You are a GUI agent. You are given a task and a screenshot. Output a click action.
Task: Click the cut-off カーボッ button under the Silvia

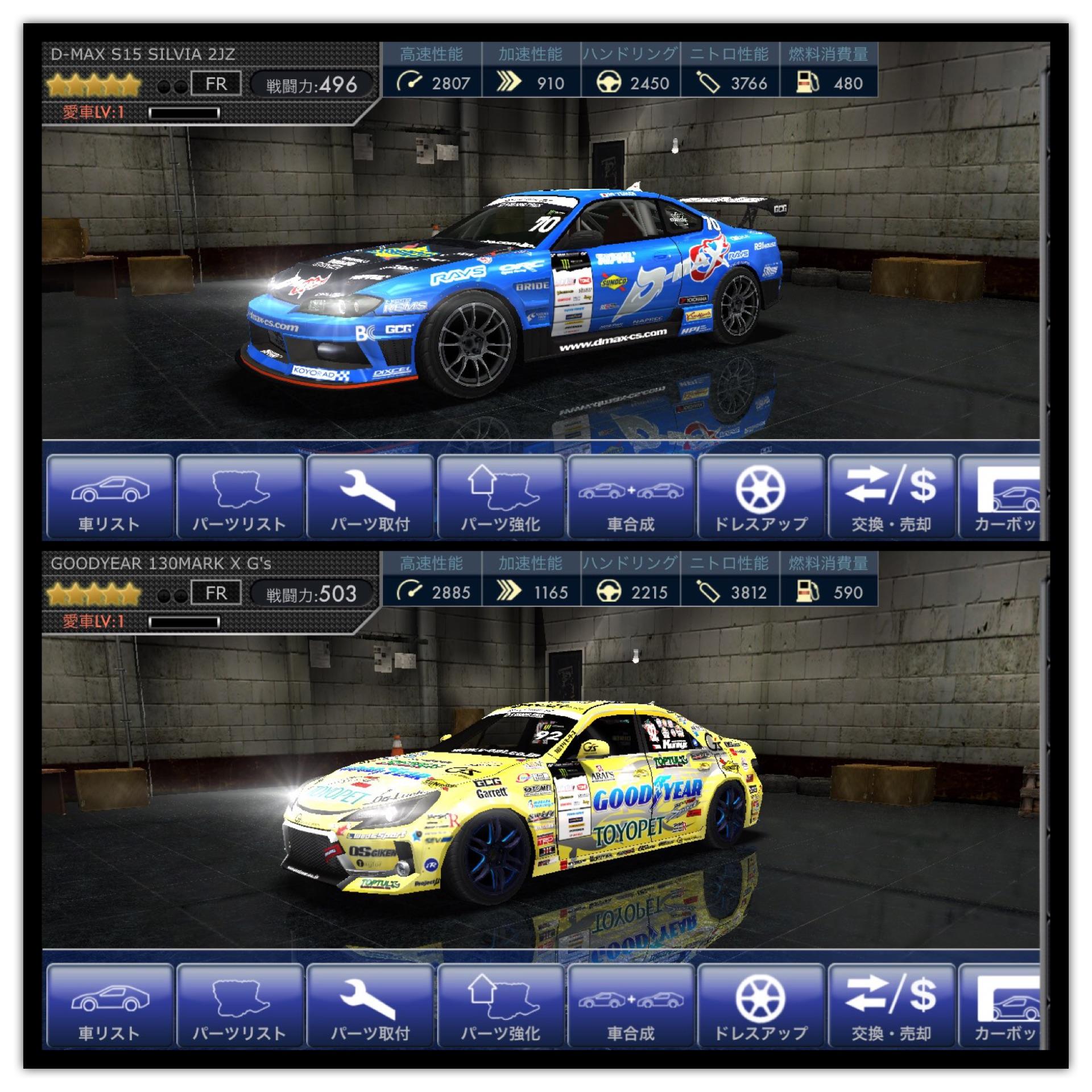(1001, 497)
